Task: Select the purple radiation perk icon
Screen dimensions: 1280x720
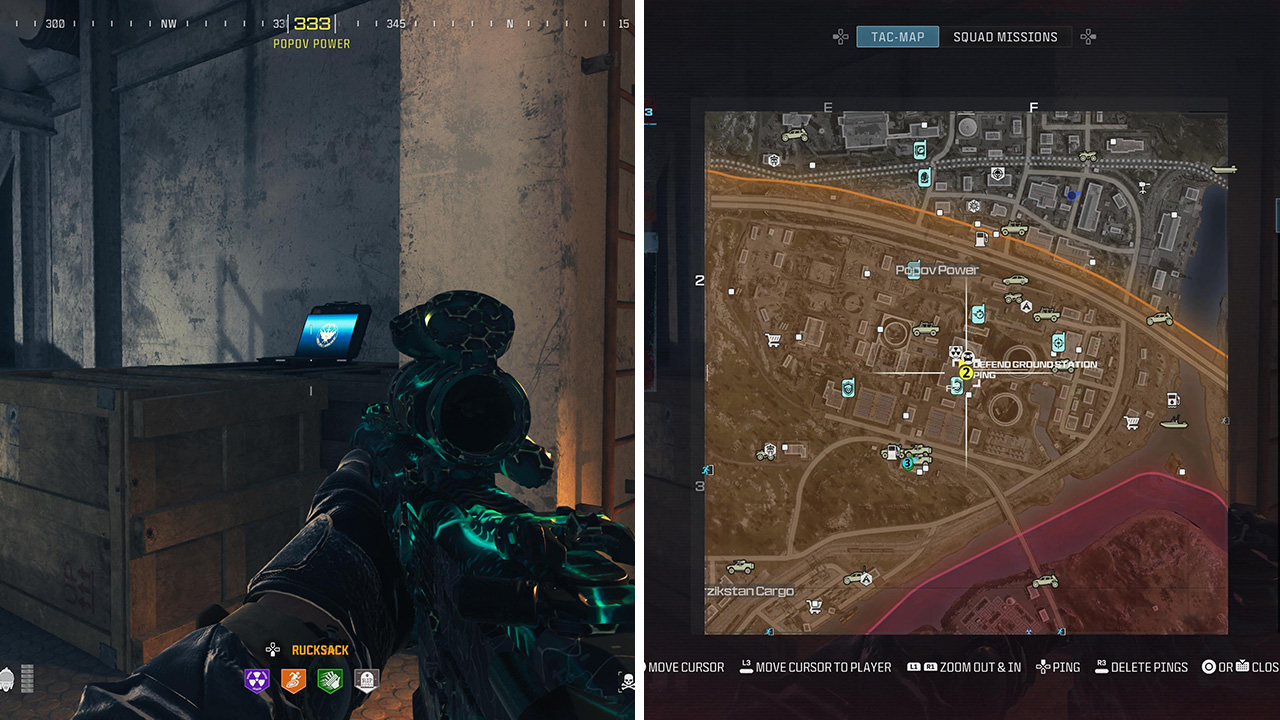Action: click(255, 680)
